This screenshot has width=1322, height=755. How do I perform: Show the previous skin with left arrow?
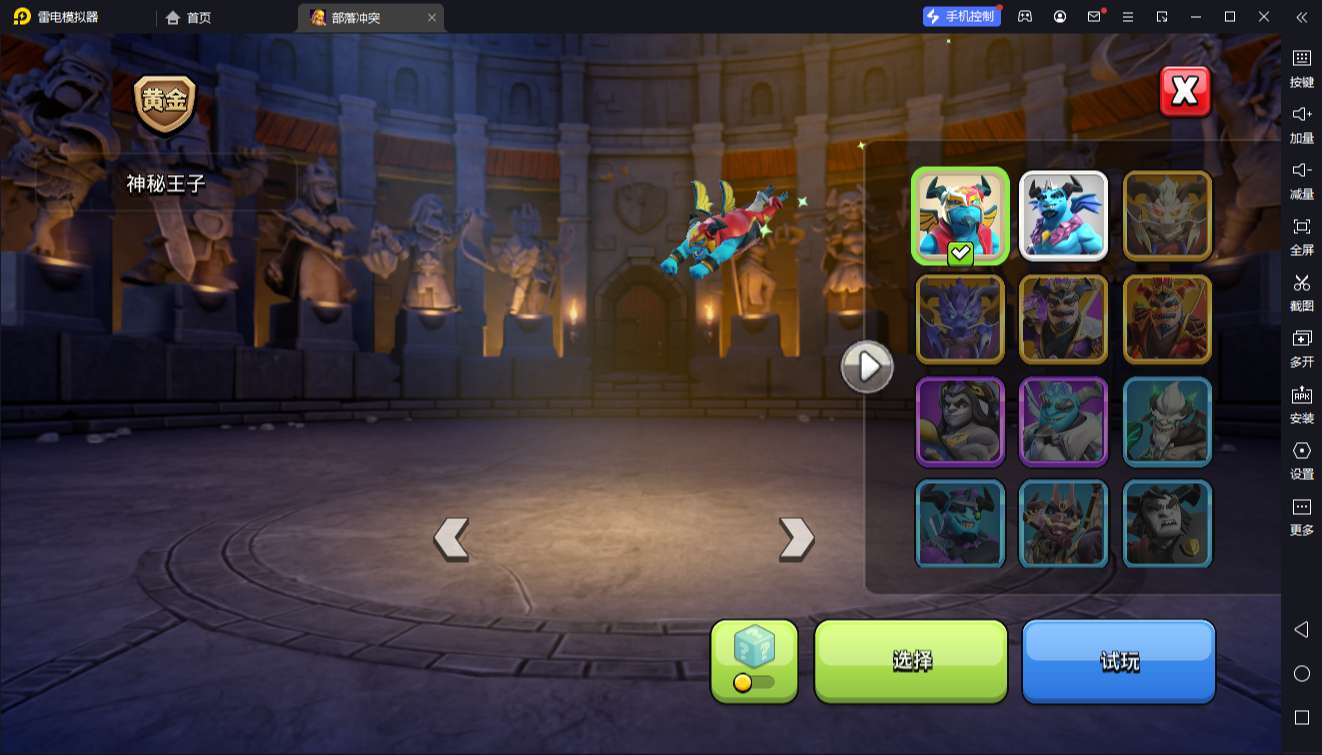pyautogui.click(x=451, y=539)
